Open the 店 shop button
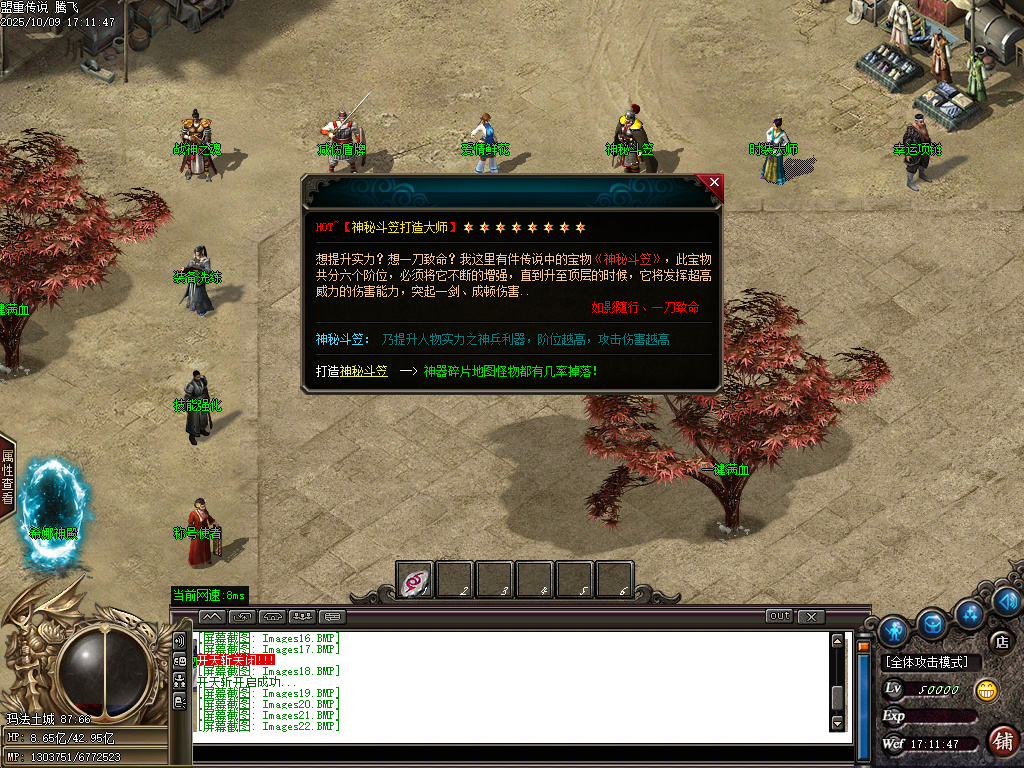 point(1001,641)
